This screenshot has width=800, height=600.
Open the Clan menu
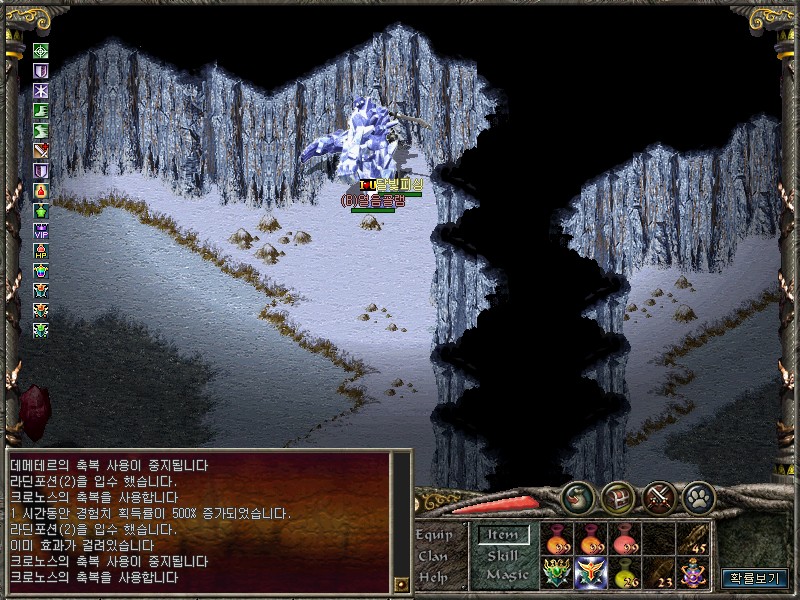[434, 556]
